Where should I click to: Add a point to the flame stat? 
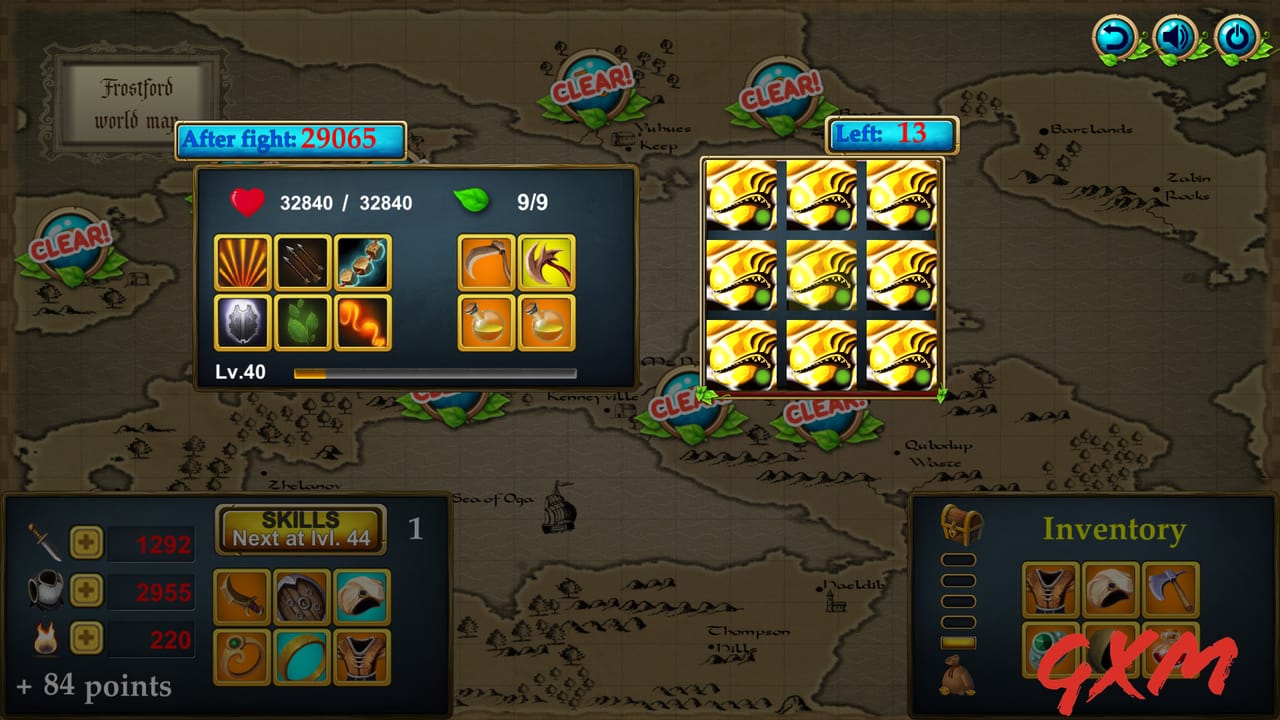[x=87, y=638]
